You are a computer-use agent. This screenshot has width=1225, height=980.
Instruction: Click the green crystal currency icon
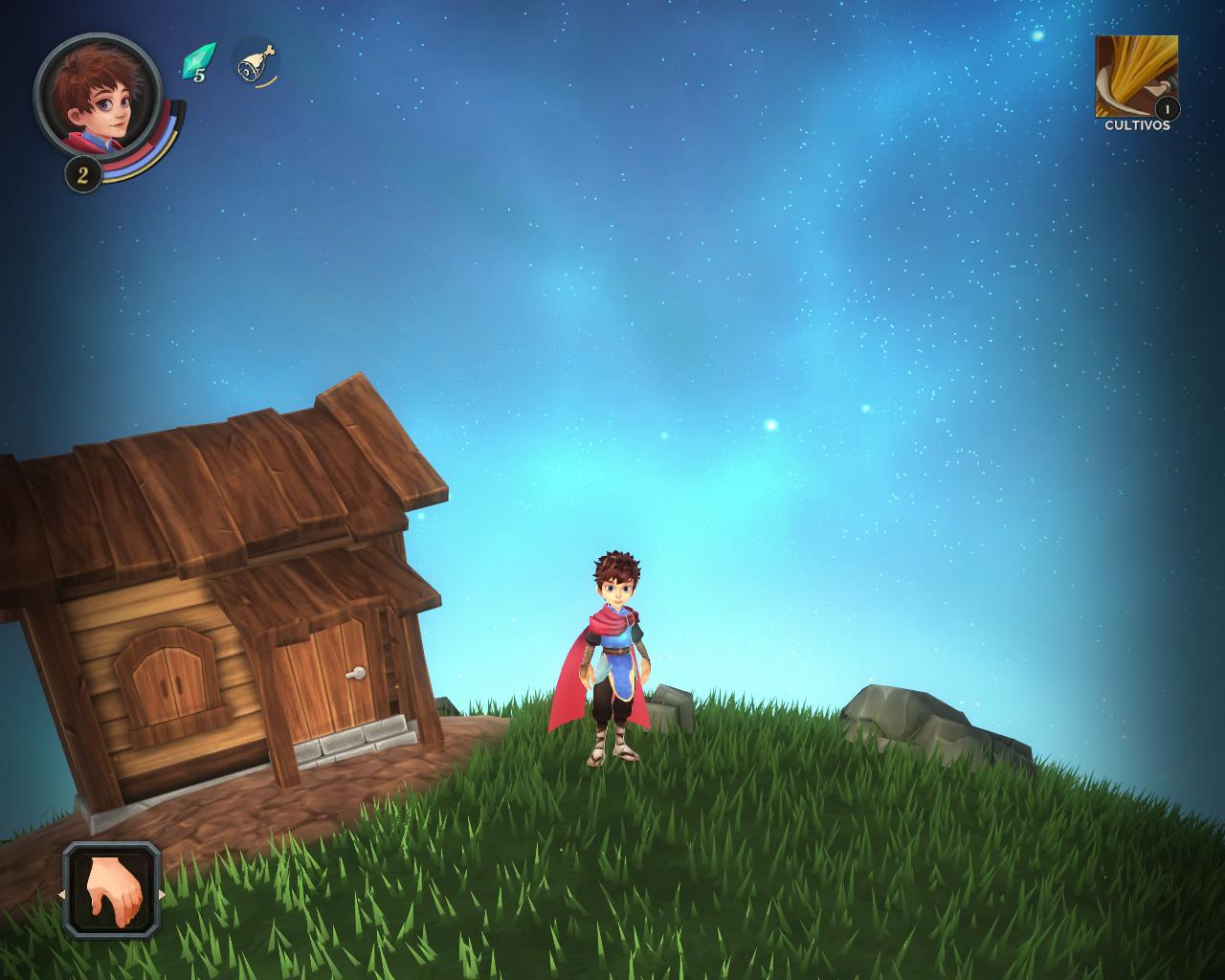[x=197, y=63]
